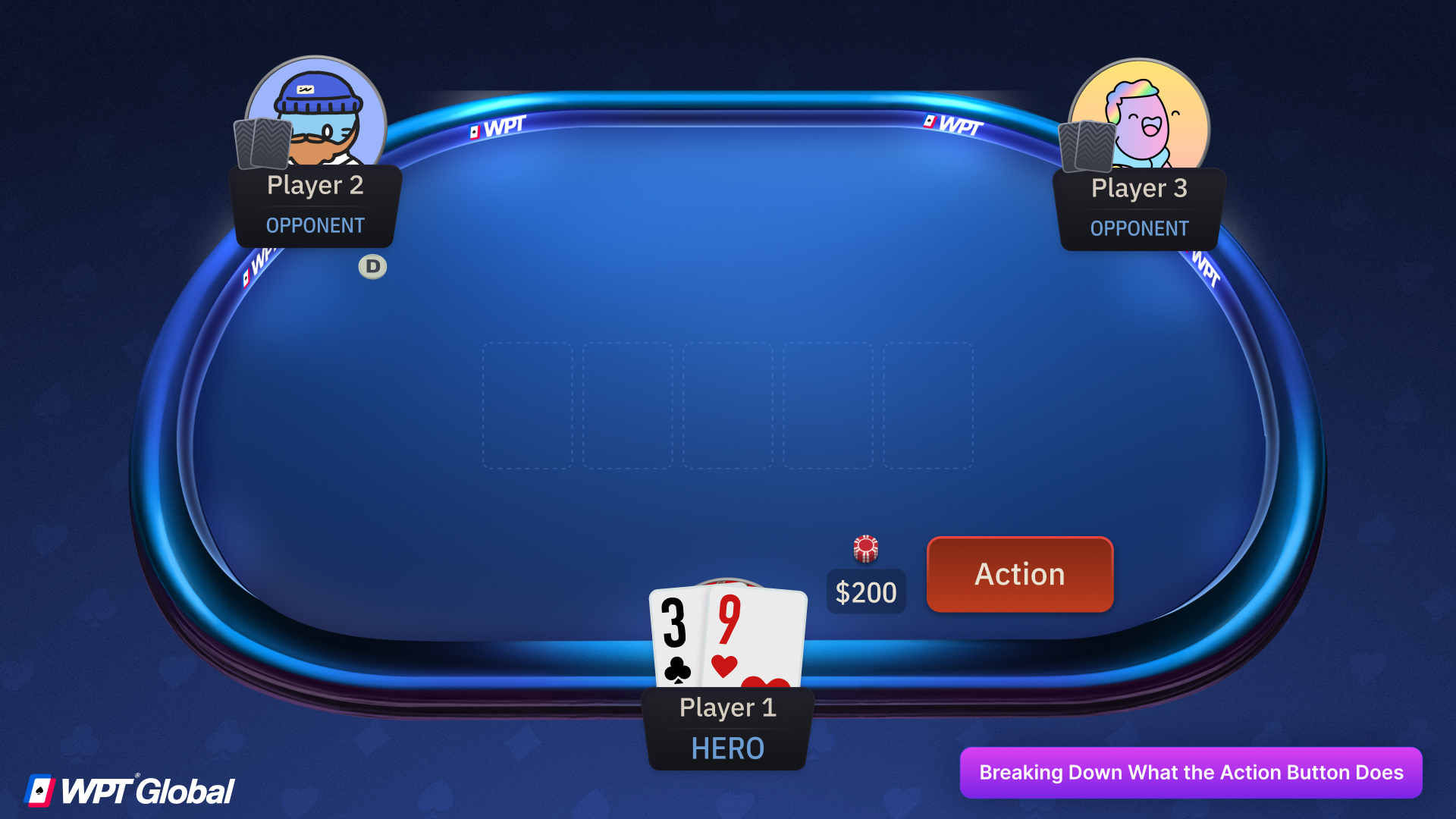The image size is (1456, 819).
Task: Click the $200 bet amount label
Action: click(865, 591)
